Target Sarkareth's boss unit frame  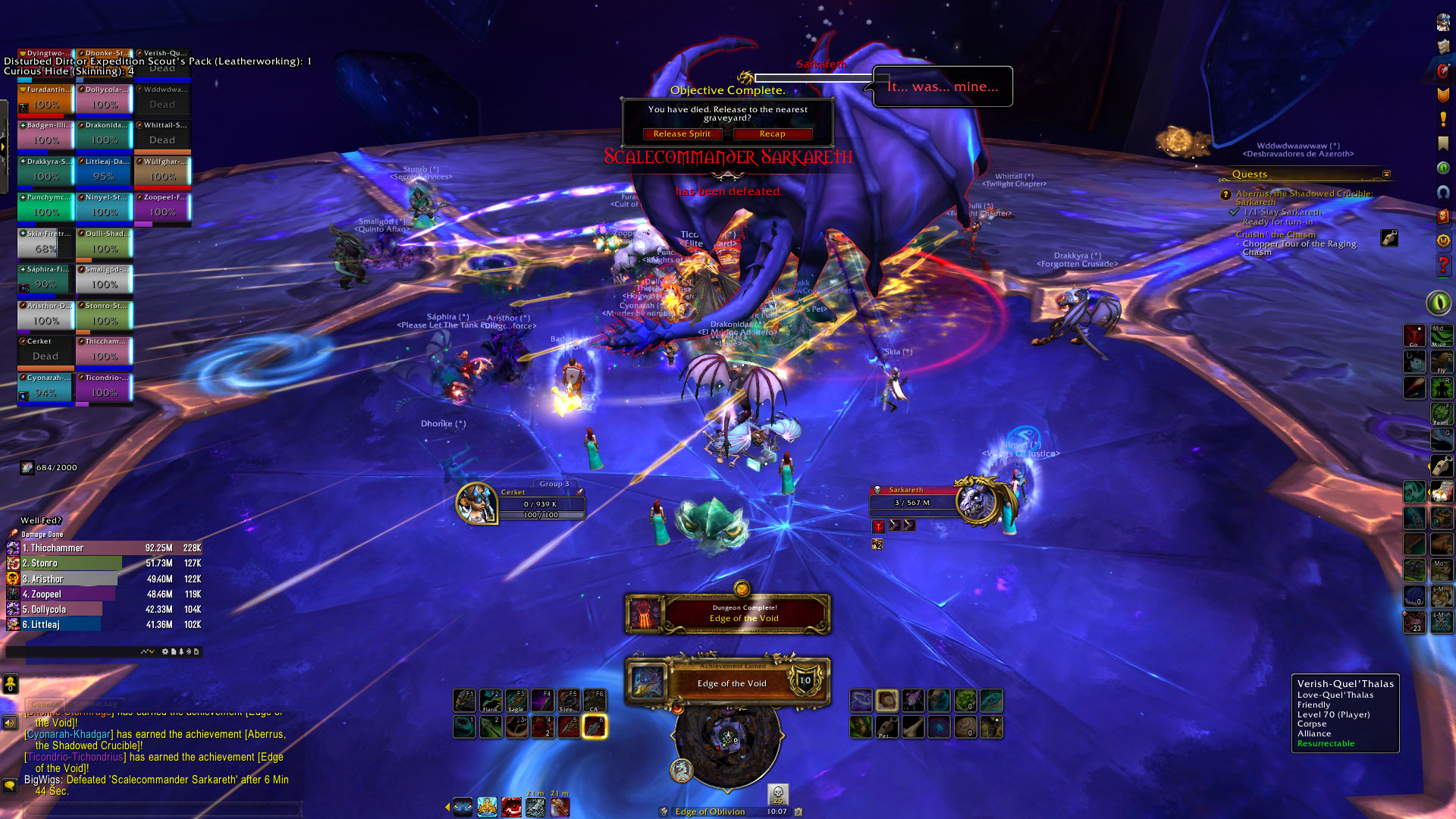[914, 497]
